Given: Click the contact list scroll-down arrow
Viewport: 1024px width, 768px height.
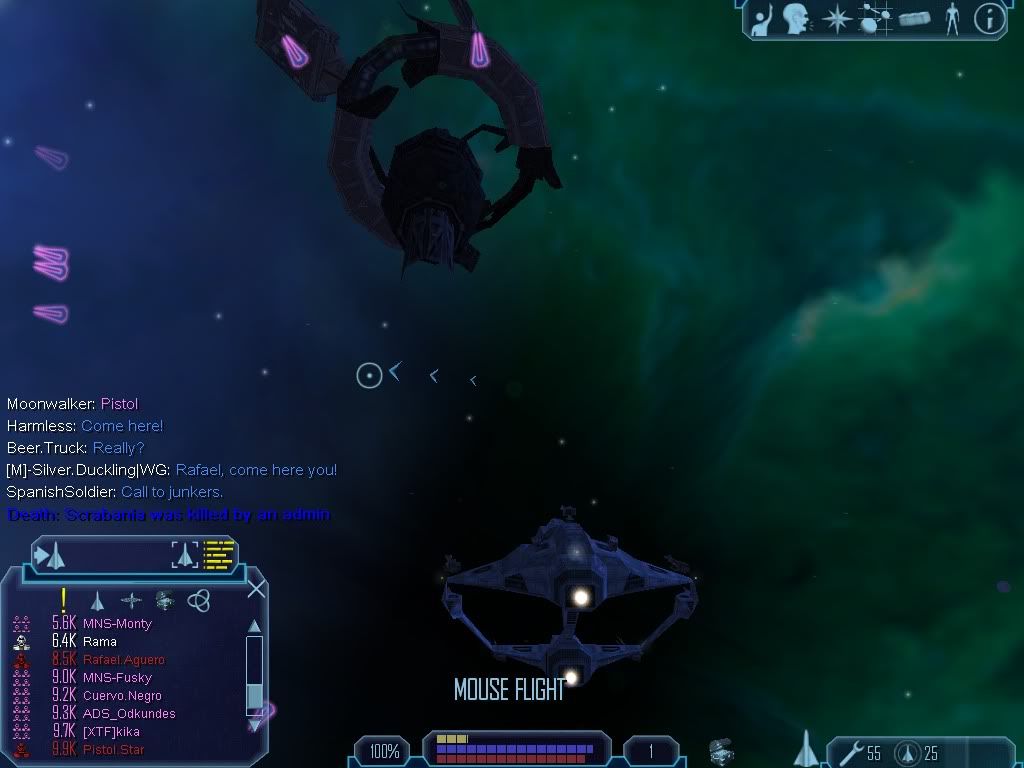Looking at the screenshot, I should (x=254, y=724).
